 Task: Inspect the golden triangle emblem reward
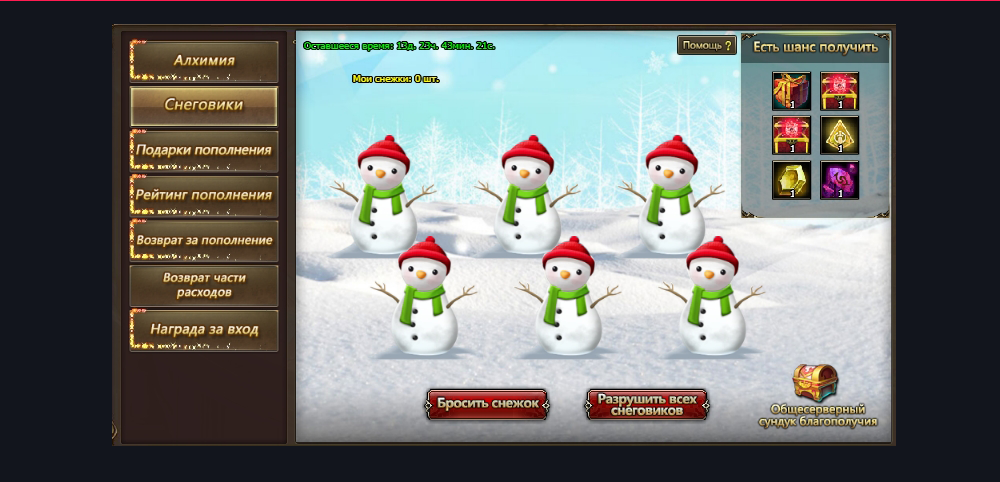pos(839,135)
